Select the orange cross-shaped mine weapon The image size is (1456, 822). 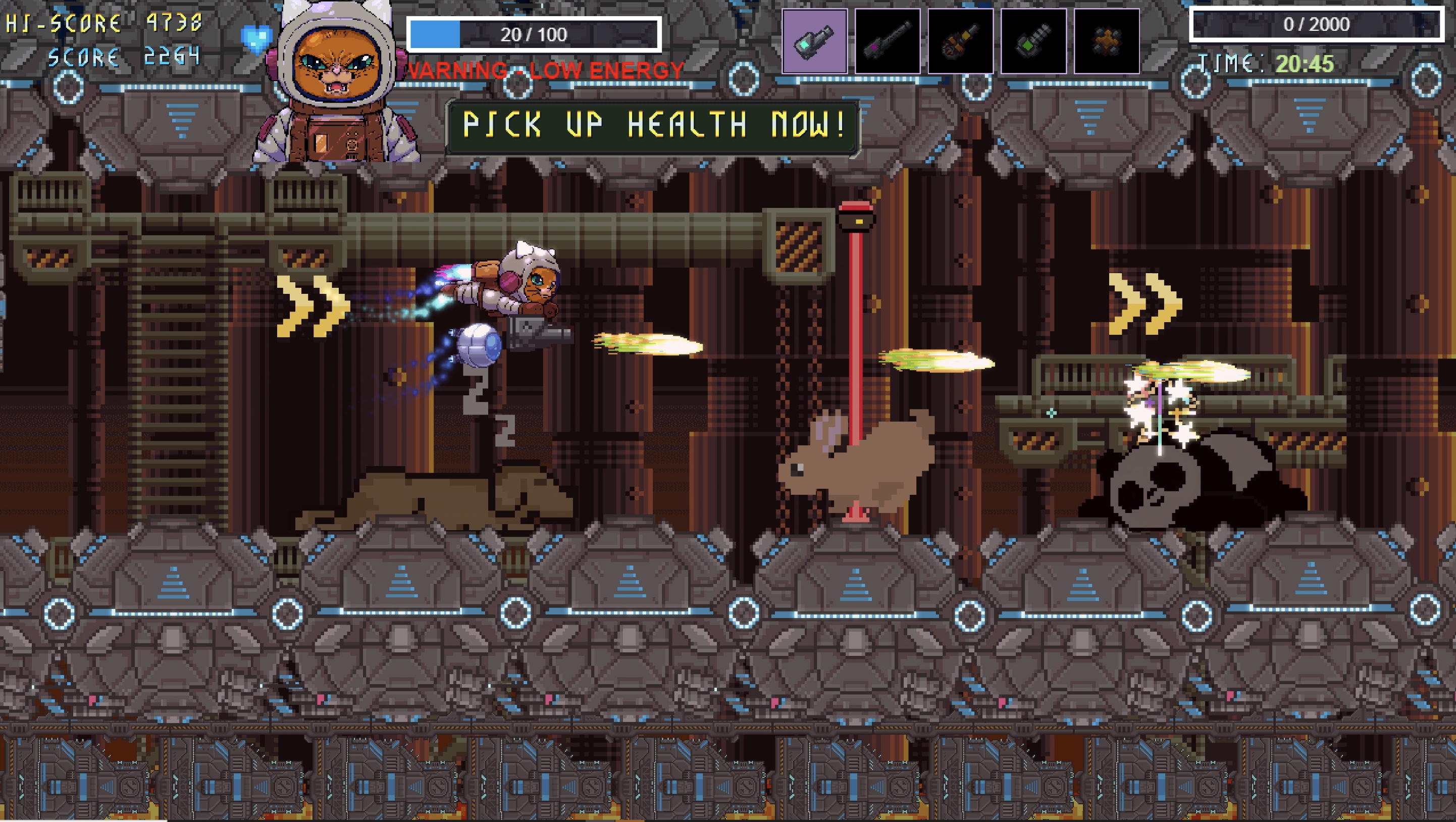pos(1106,41)
